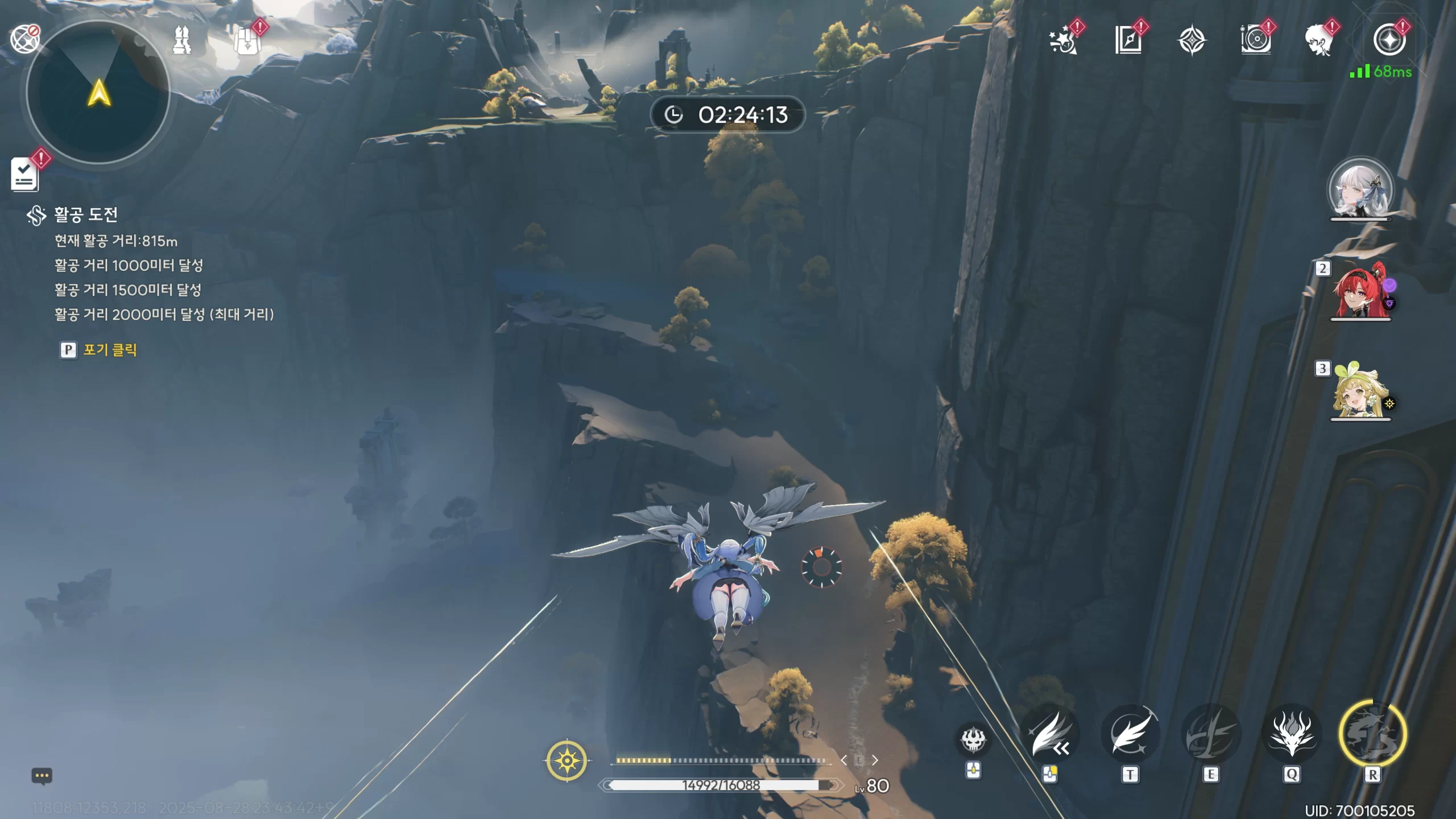This screenshot has width=1456, height=819.
Task: Open the four-point star diamond icon
Action: coord(1192,41)
